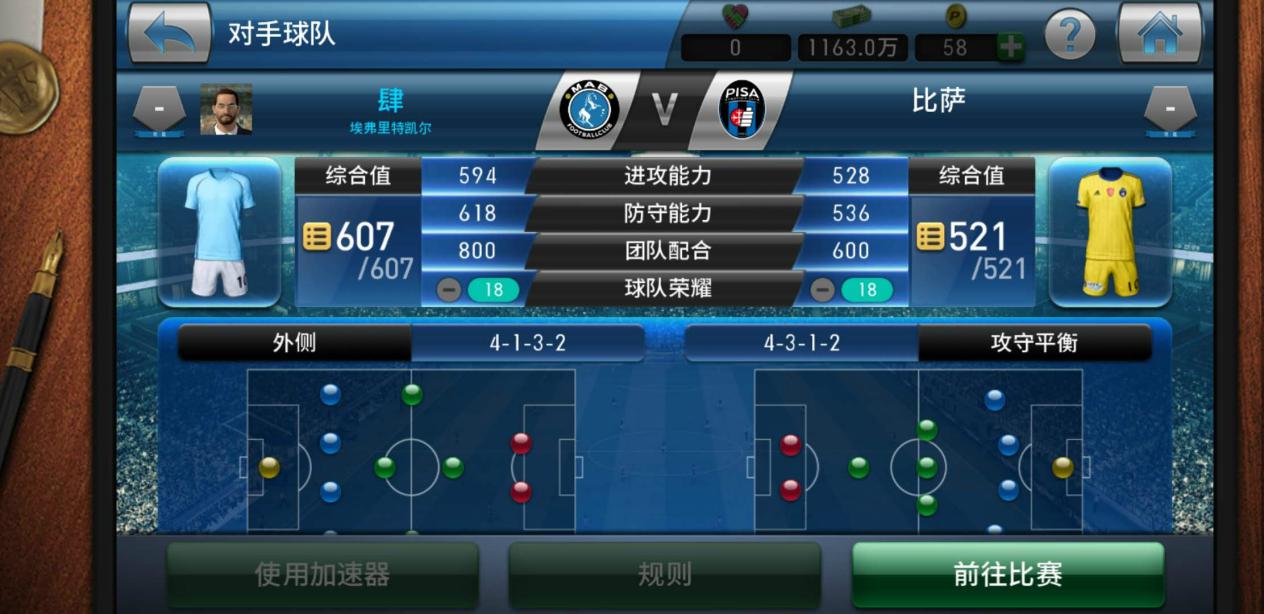The width and height of the screenshot is (1264, 614).
Task: Open the 规则 rules button
Action: (x=664, y=574)
